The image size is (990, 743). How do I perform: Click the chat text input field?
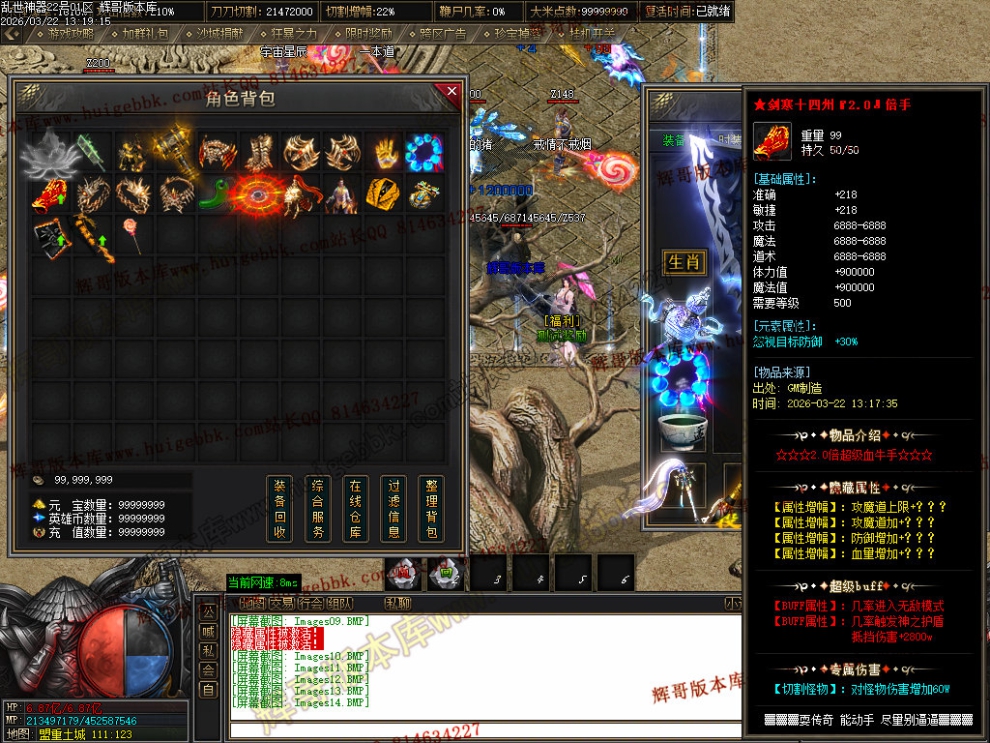tap(480, 730)
